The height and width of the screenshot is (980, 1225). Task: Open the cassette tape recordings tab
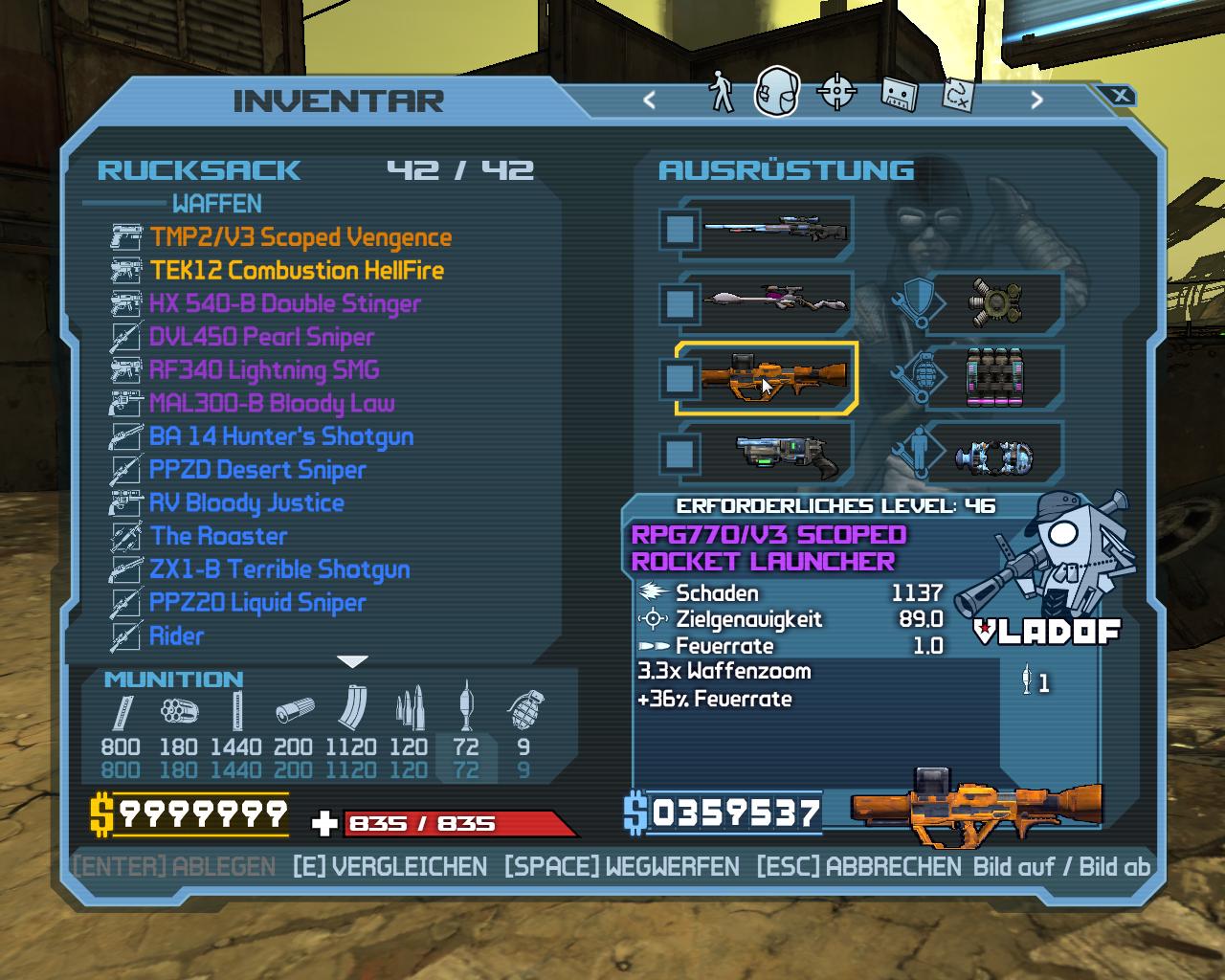coord(898,94)
